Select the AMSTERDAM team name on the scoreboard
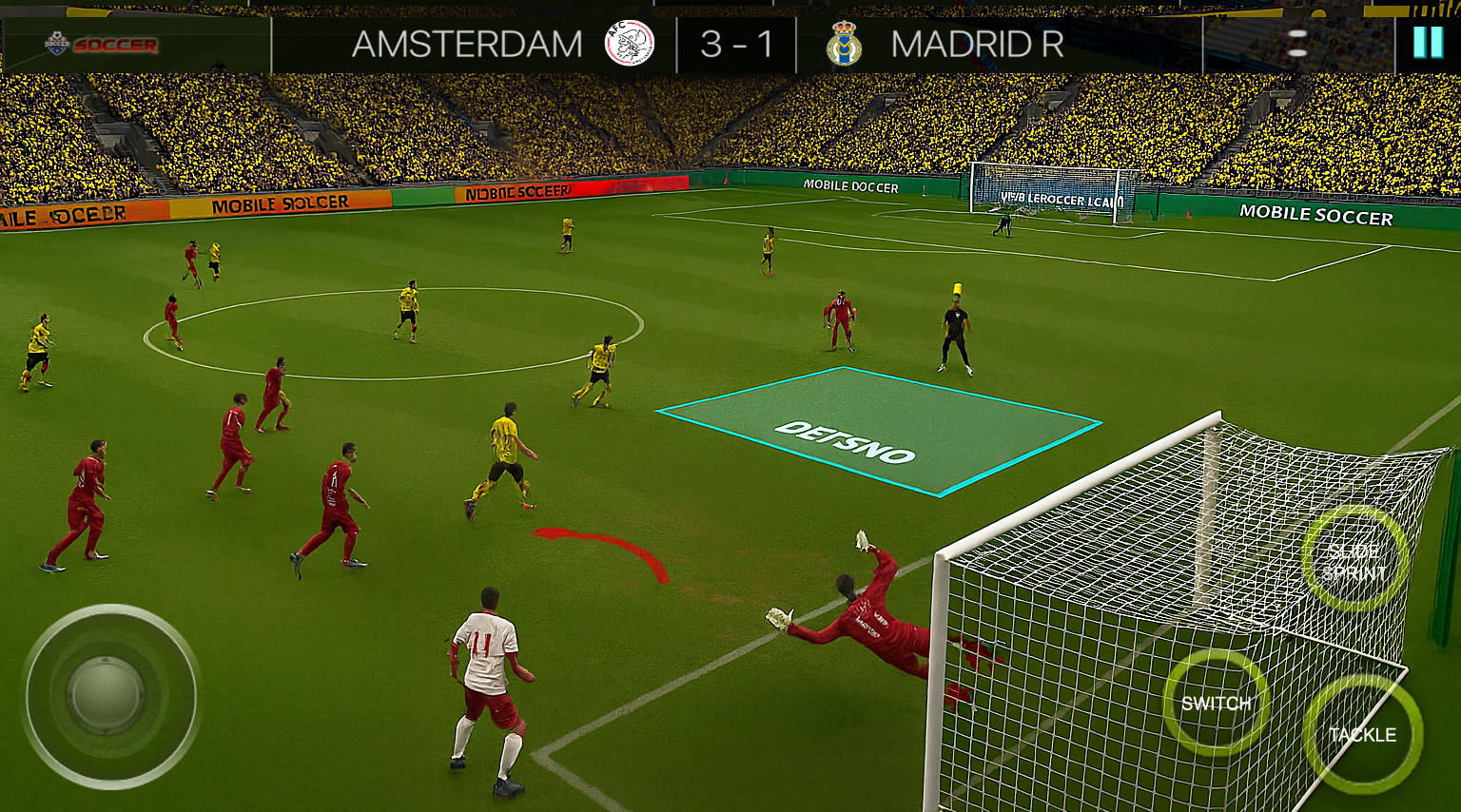This screenshot has width=1461, height=812. [466, 44]
